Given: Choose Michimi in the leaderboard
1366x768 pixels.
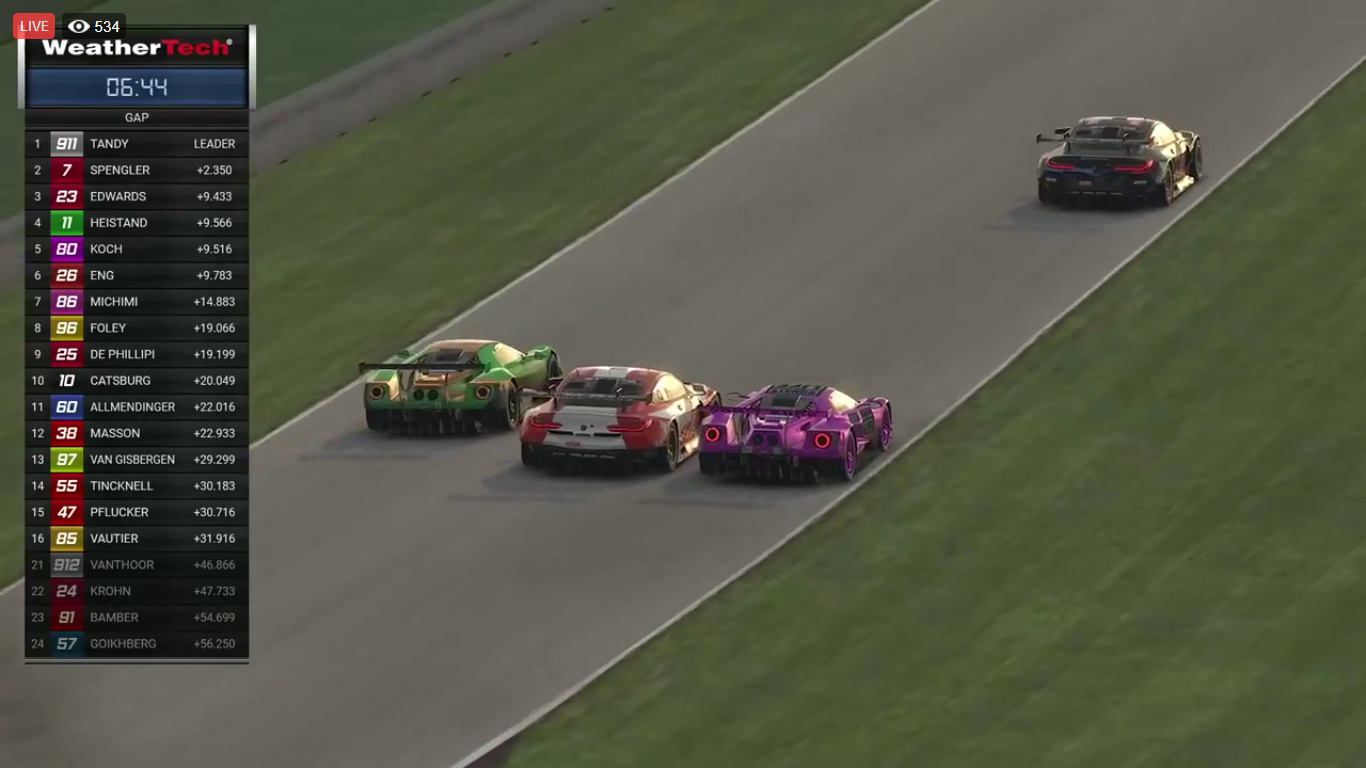Looking at the screenshot, I should 137,302.
